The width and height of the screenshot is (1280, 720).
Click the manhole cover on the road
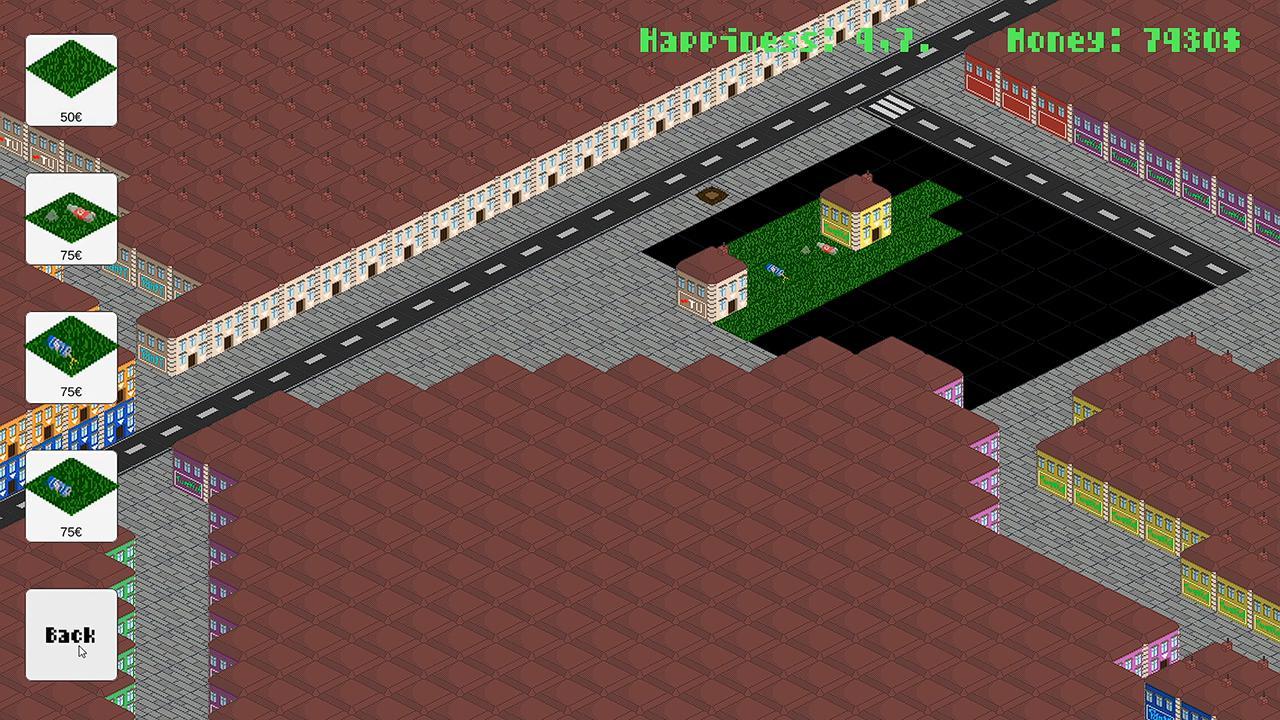pos(710,196)
